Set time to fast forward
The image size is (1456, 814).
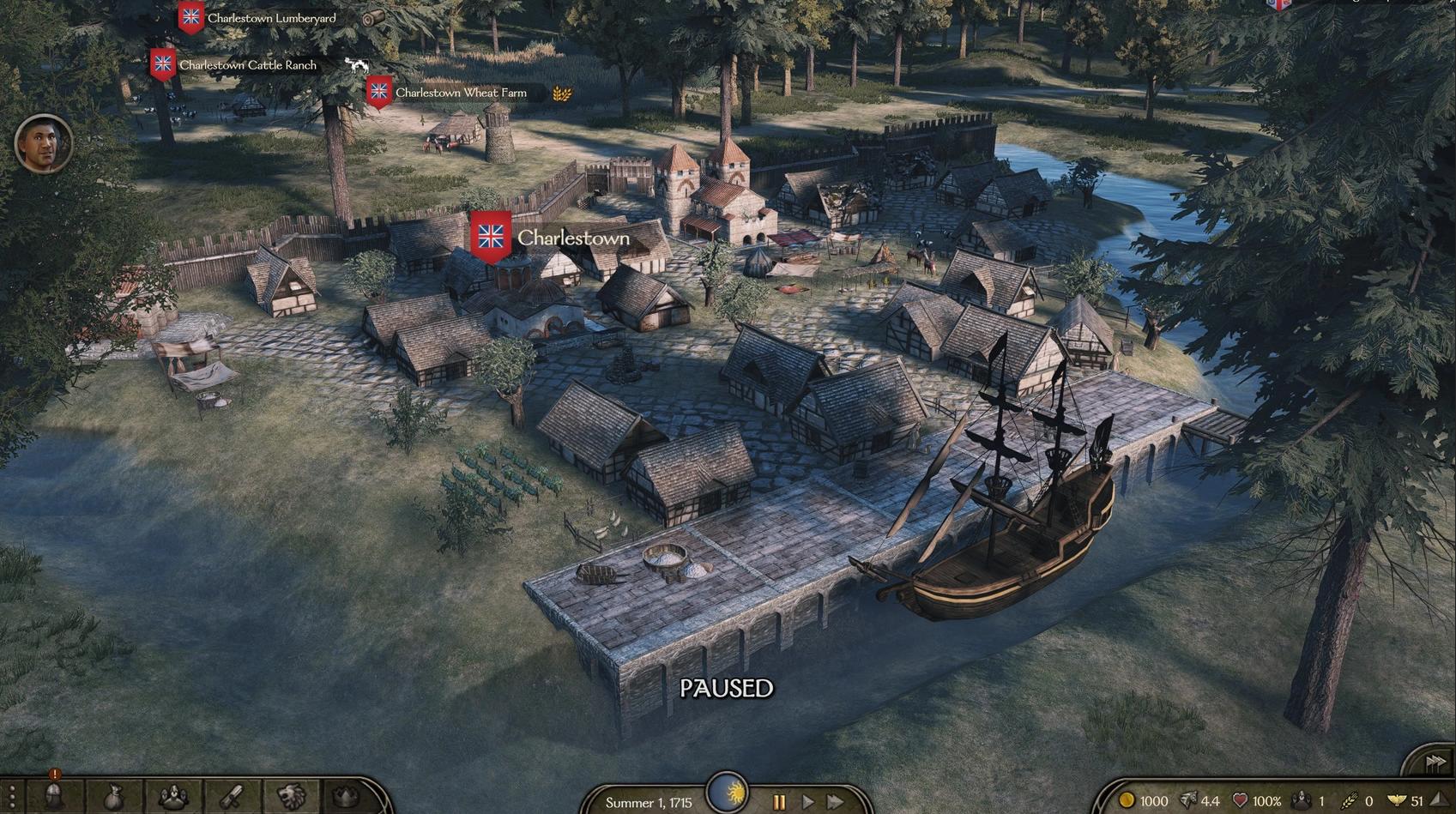(835, 802)
